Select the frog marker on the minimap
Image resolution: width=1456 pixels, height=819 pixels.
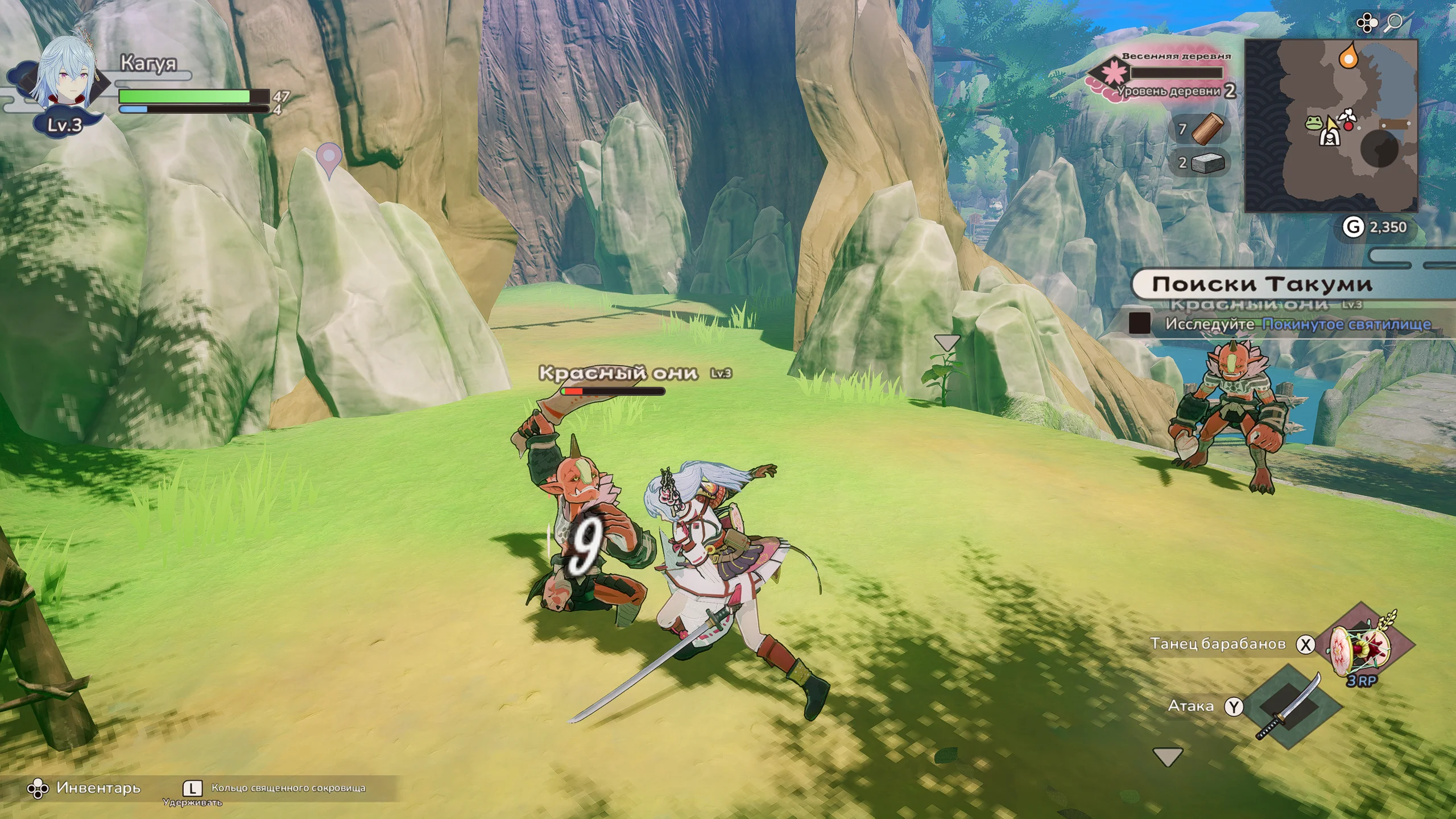(x=1314, y=123)
